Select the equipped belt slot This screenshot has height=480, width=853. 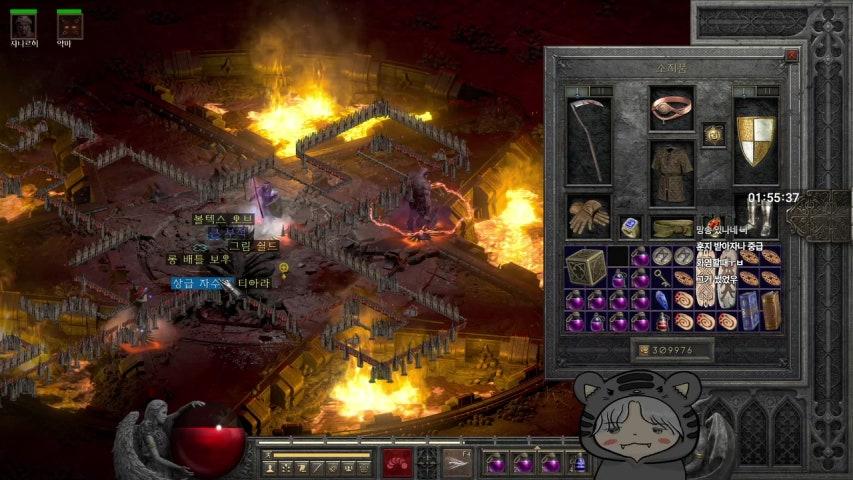click(x=672, y=227)
